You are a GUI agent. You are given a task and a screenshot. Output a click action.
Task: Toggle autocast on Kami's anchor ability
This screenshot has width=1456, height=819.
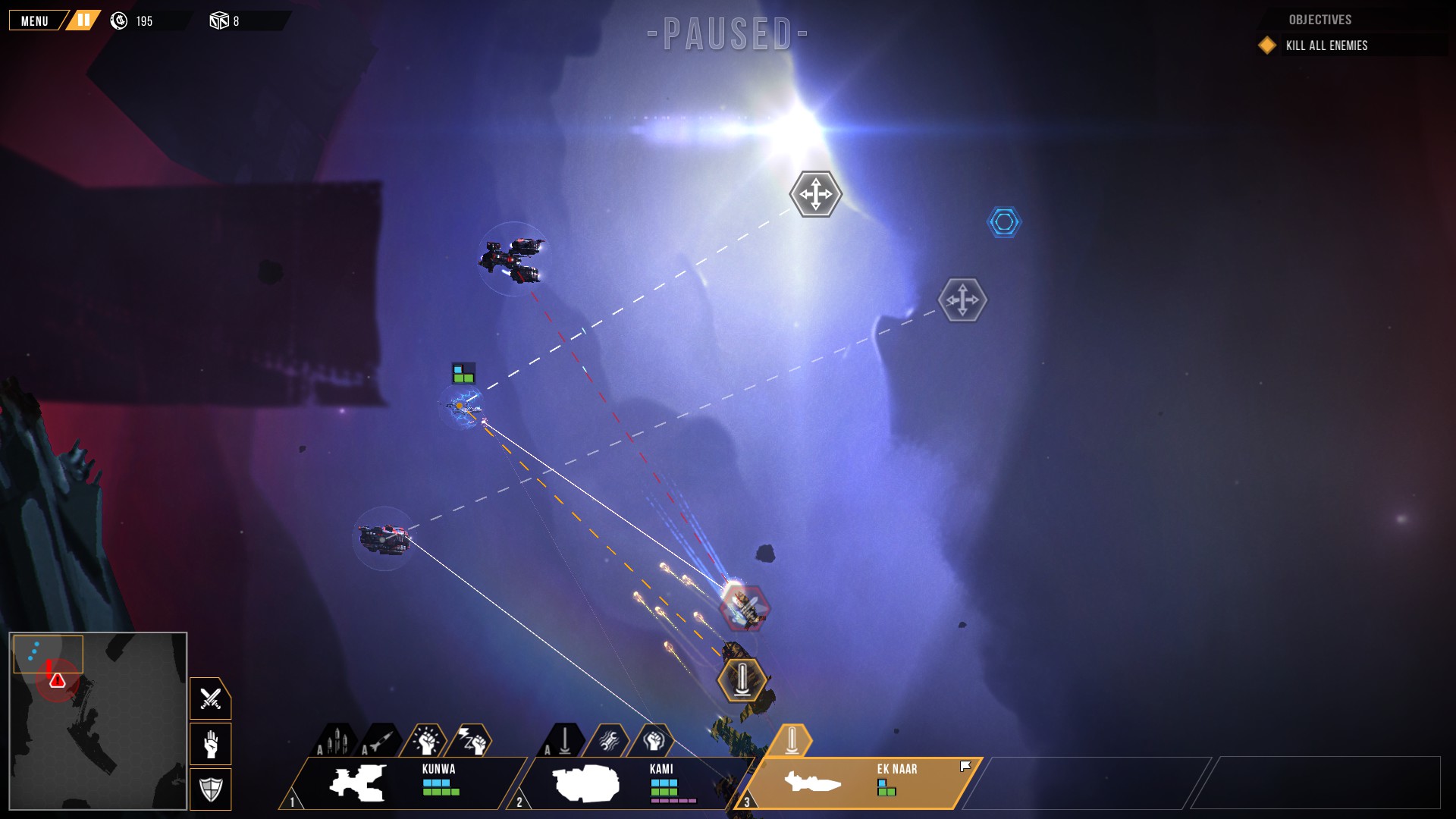point(547,748)
